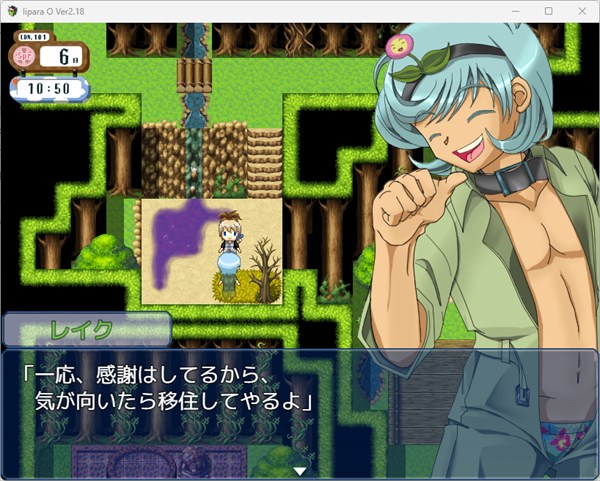This screenshot has width=600, height=481.
Task: Advance dialogue with the white arrow indicator
Action: 299,470
